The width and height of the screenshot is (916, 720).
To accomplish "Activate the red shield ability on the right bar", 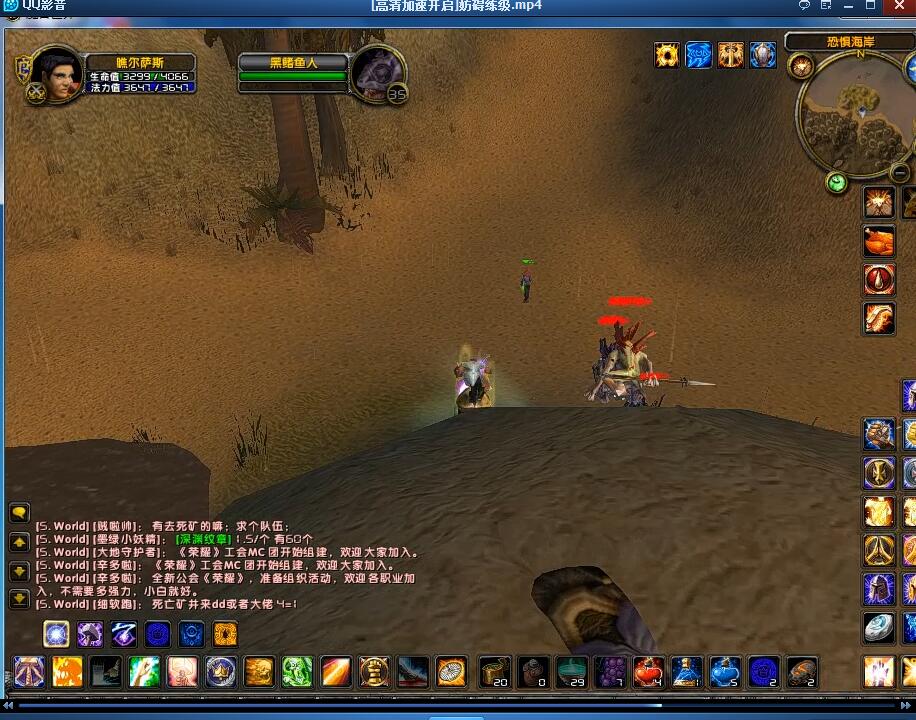I will point(879,280).
